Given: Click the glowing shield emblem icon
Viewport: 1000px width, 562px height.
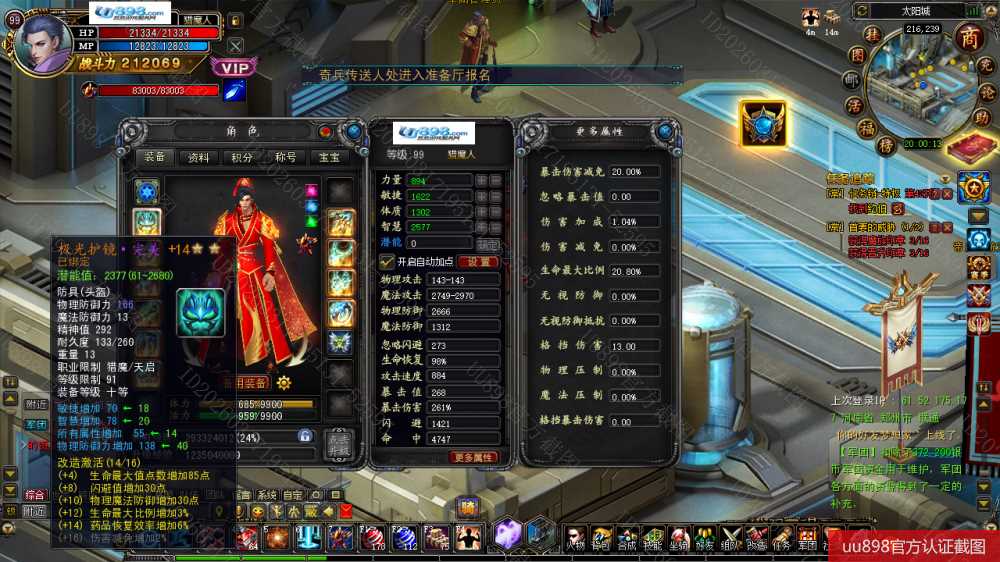Looking at the screenshot, I should pyautogui.click(x=762, y=123).
